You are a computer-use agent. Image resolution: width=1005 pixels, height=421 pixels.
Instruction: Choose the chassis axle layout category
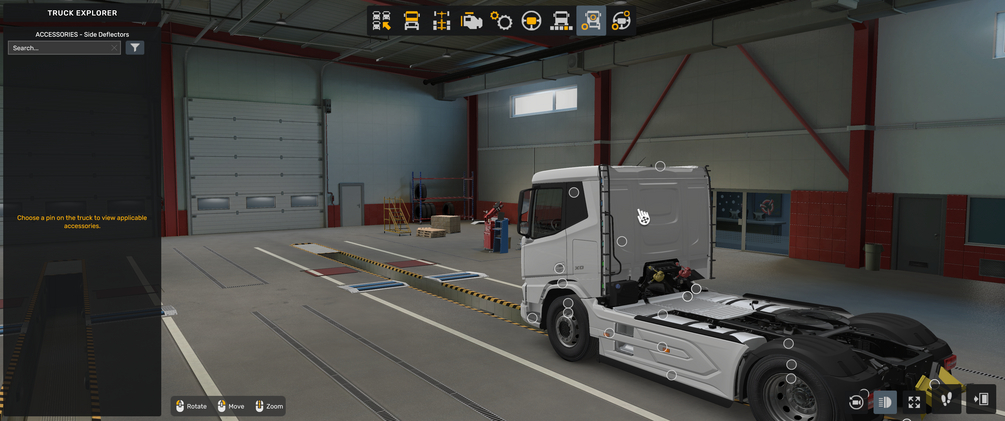pyautogui.click(x=441, y=20)
